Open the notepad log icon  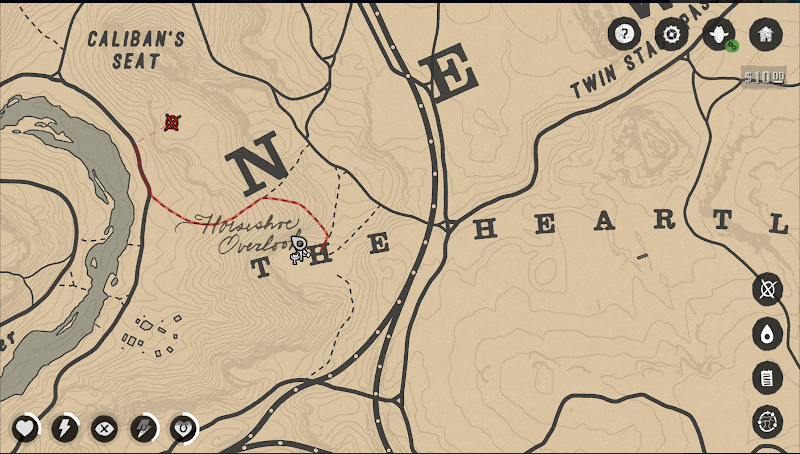click(767, 378)
